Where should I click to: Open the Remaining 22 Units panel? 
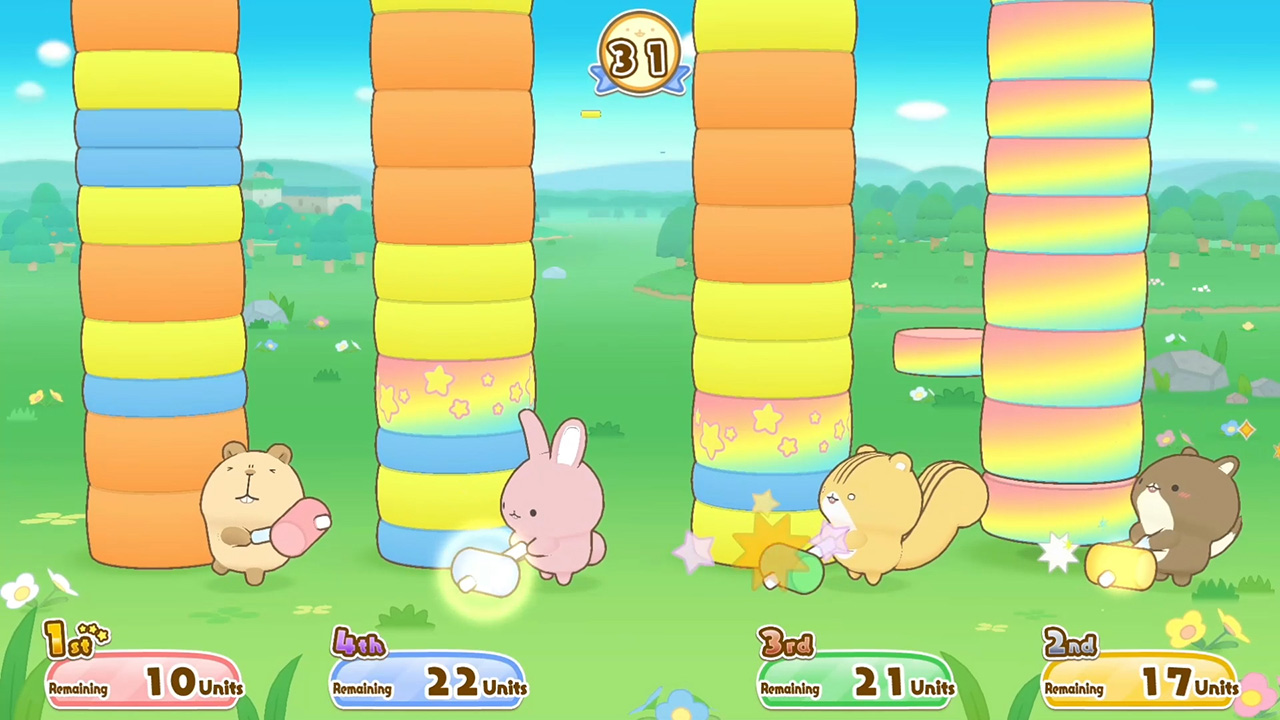[x=428, y=680]
